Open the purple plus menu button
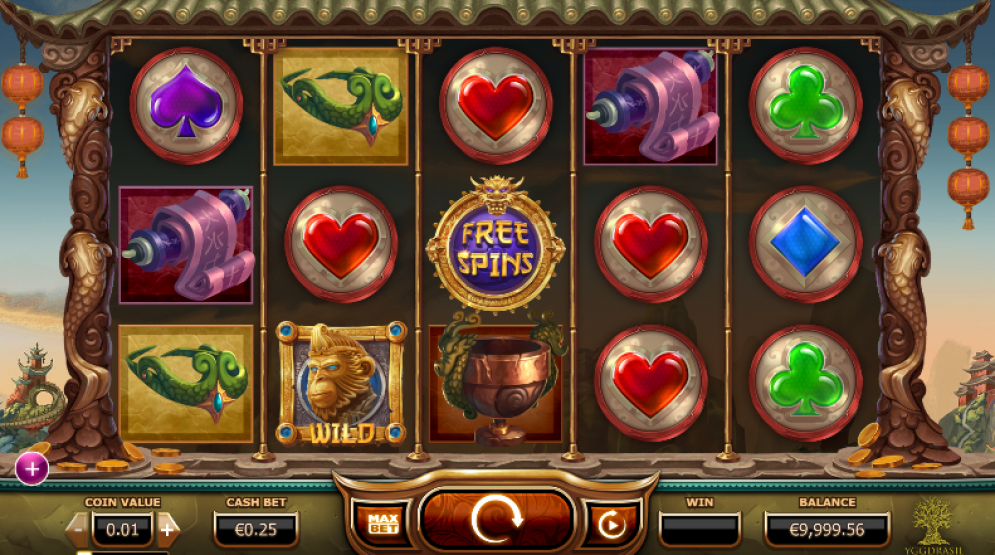Screen dimensions: 995x555 [32, 467]
